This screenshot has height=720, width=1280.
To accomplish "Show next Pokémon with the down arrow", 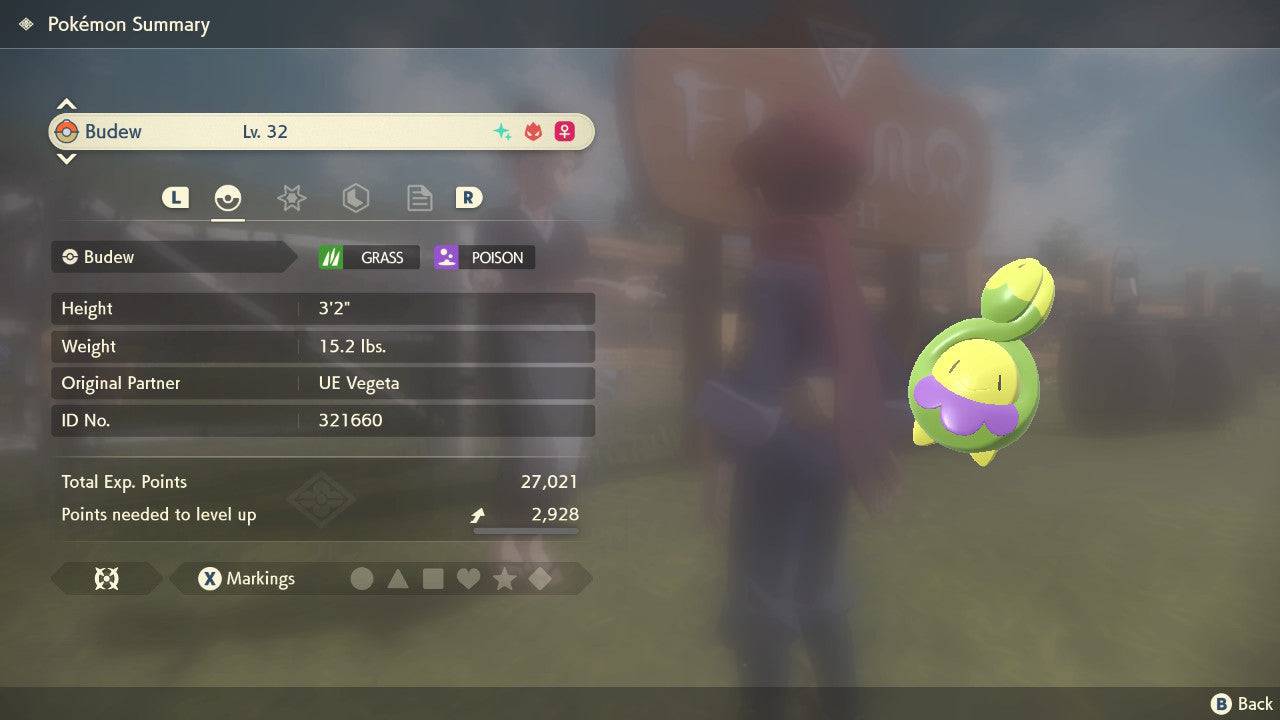I will click(66, 158).
